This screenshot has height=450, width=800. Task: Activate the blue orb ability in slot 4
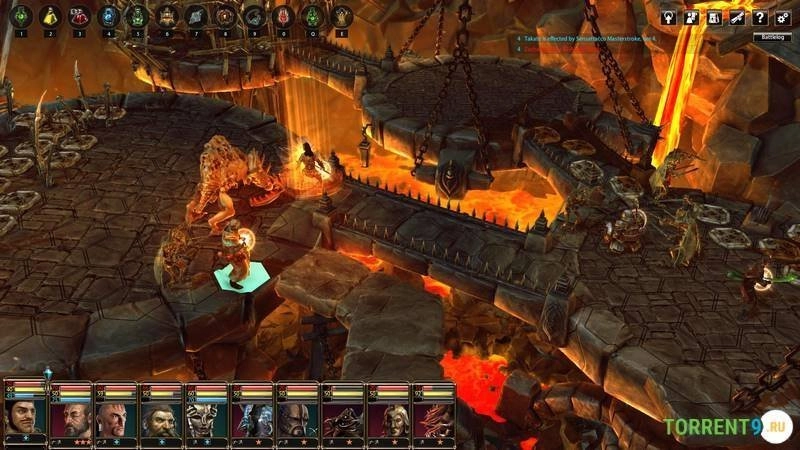(108, 16)
